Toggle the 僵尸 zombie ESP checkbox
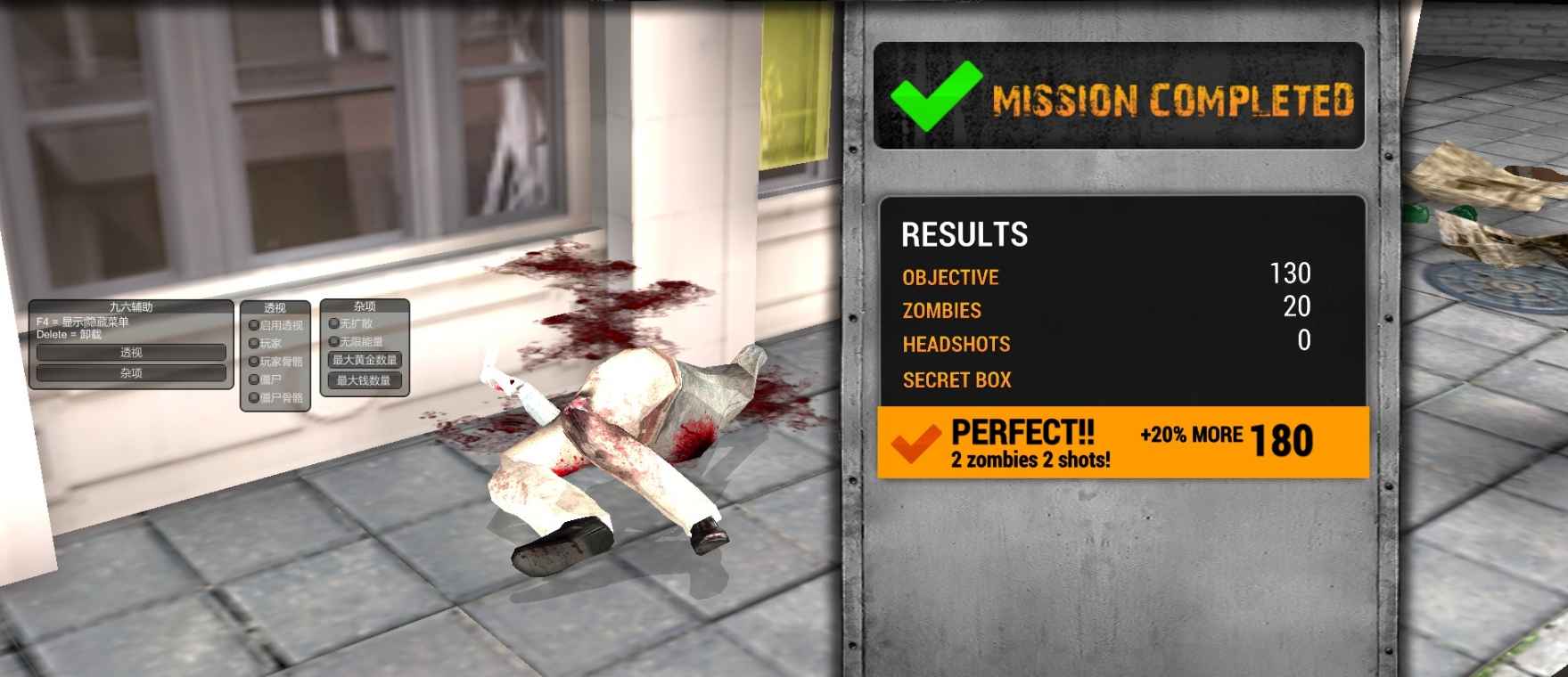1568x677 pixels. [x=253, y=379]
